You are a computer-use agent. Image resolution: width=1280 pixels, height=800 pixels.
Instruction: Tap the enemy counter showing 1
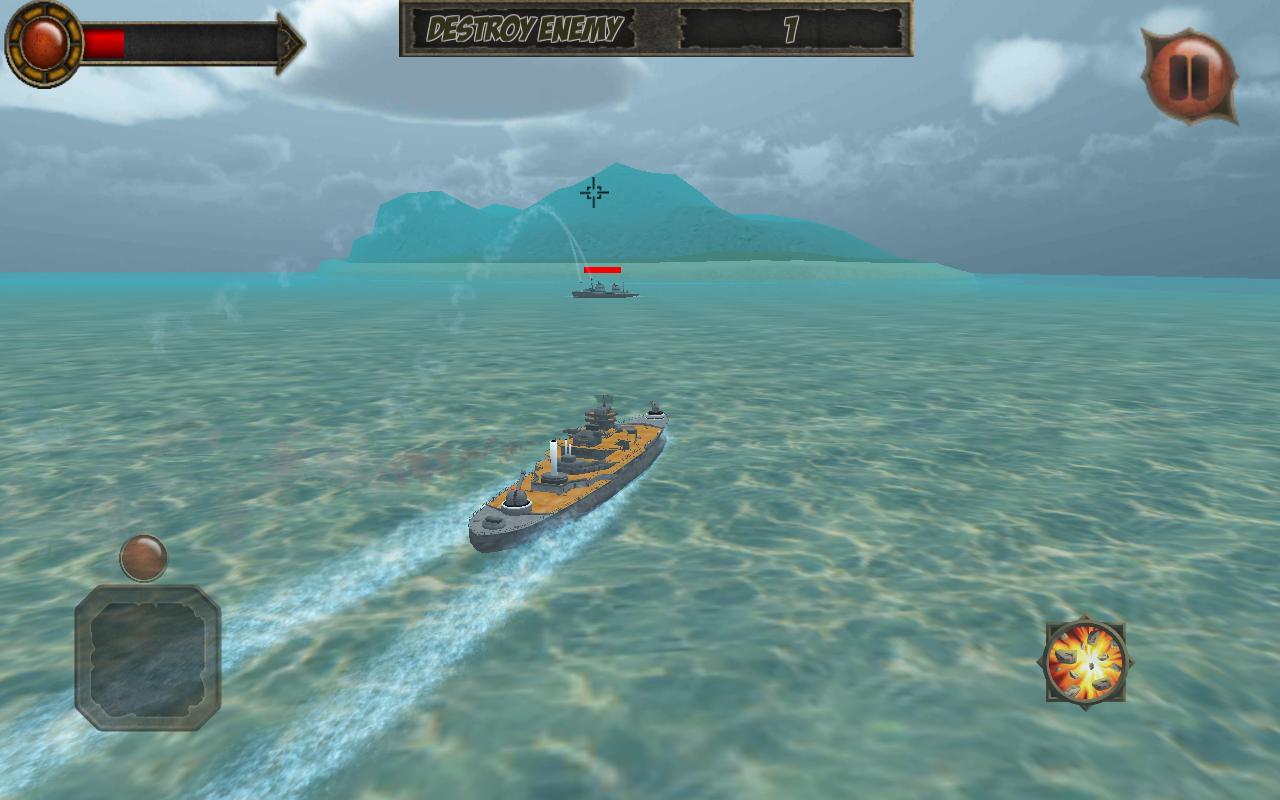790,30
